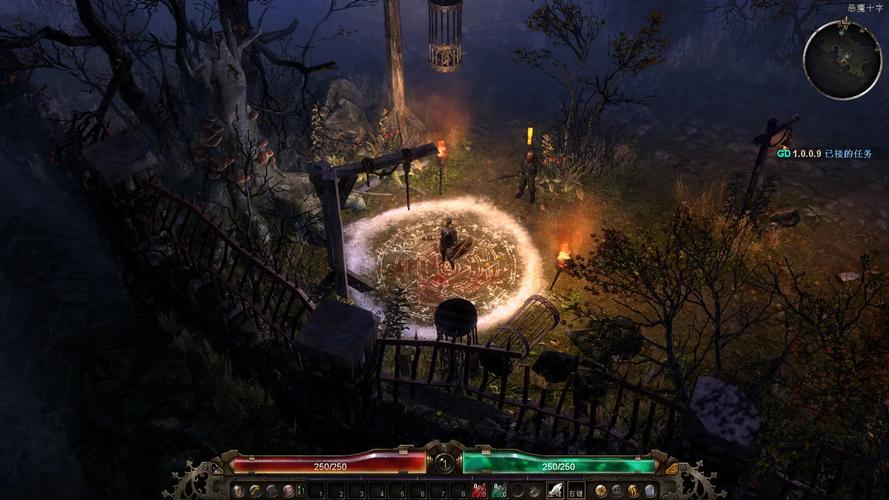889x500 pixels.
Task: Select the white blade left-click skill slot
Action: click(554, 491)
